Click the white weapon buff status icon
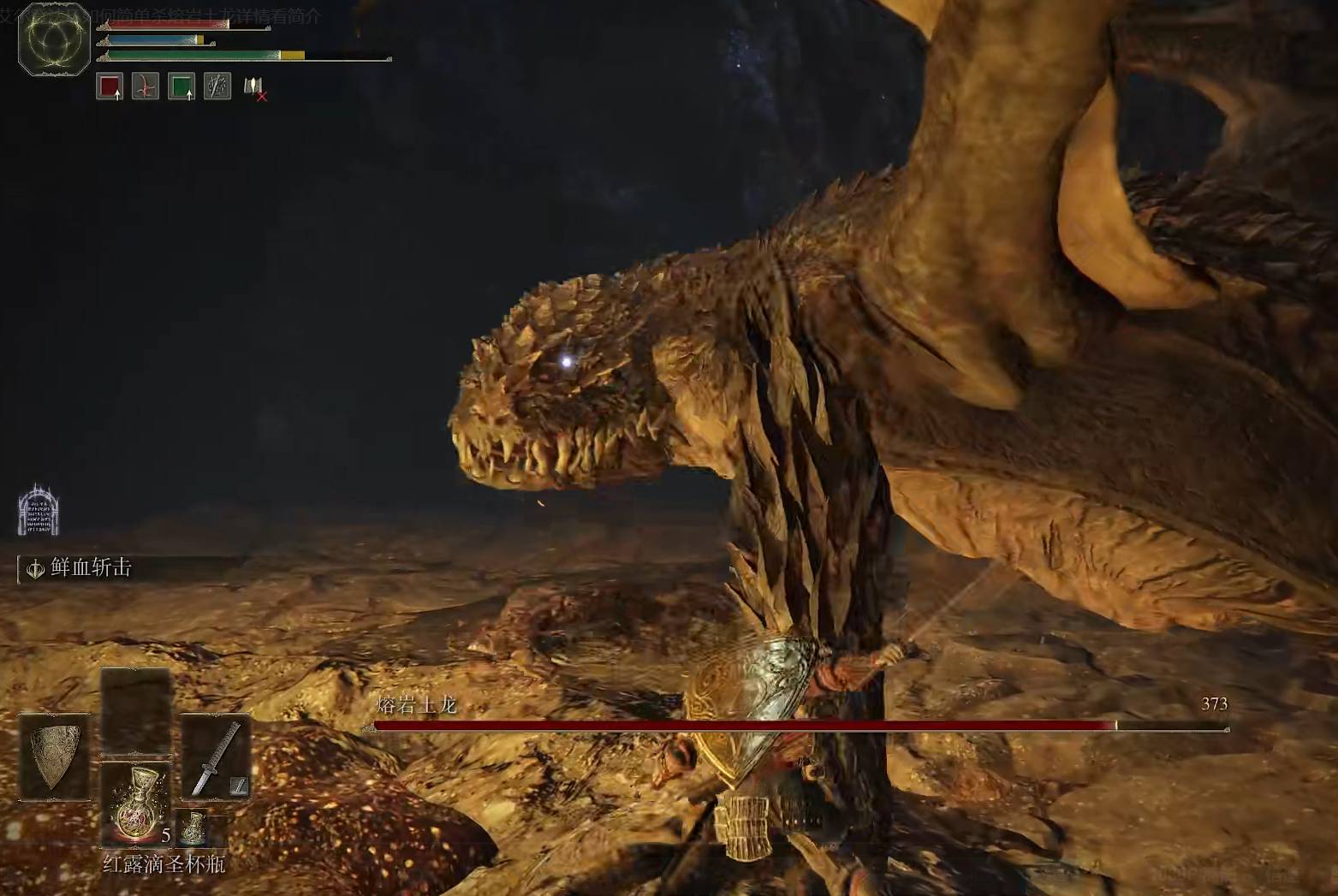 point(217,86)
